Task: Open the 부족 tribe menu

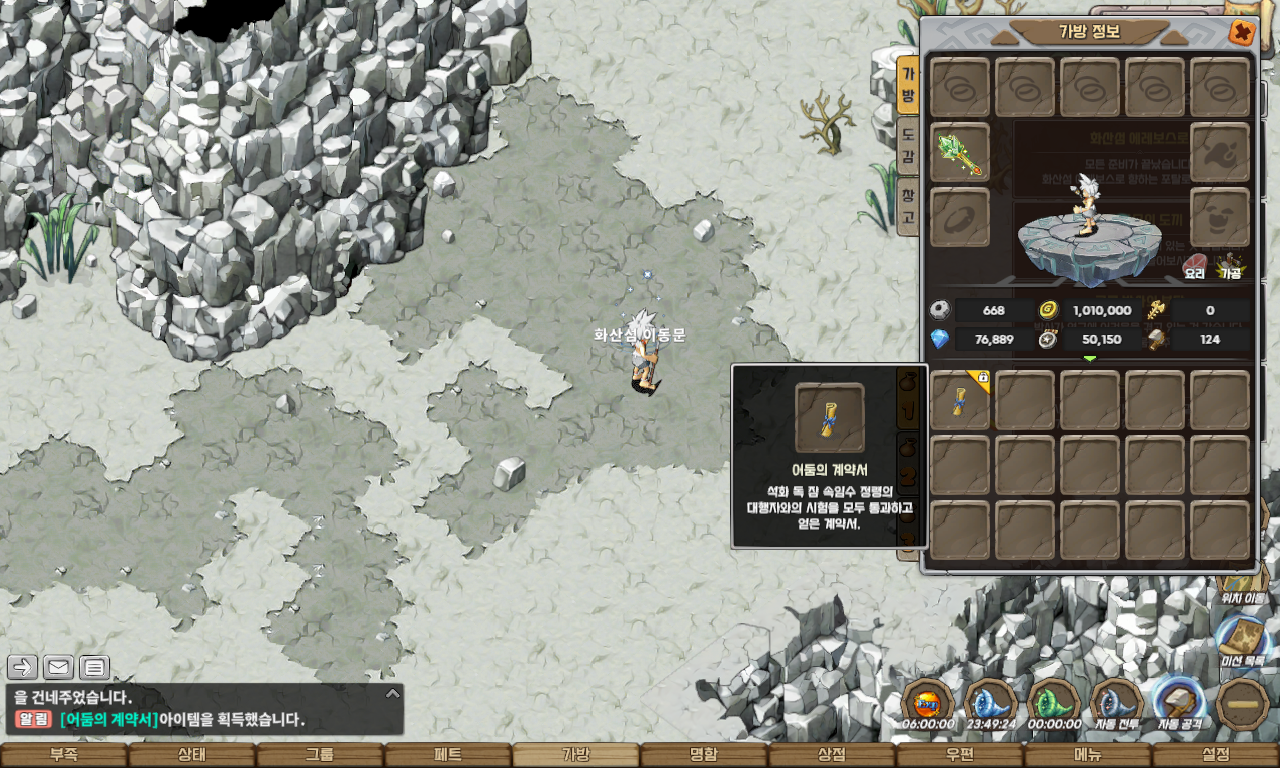Action: point(64,755)
